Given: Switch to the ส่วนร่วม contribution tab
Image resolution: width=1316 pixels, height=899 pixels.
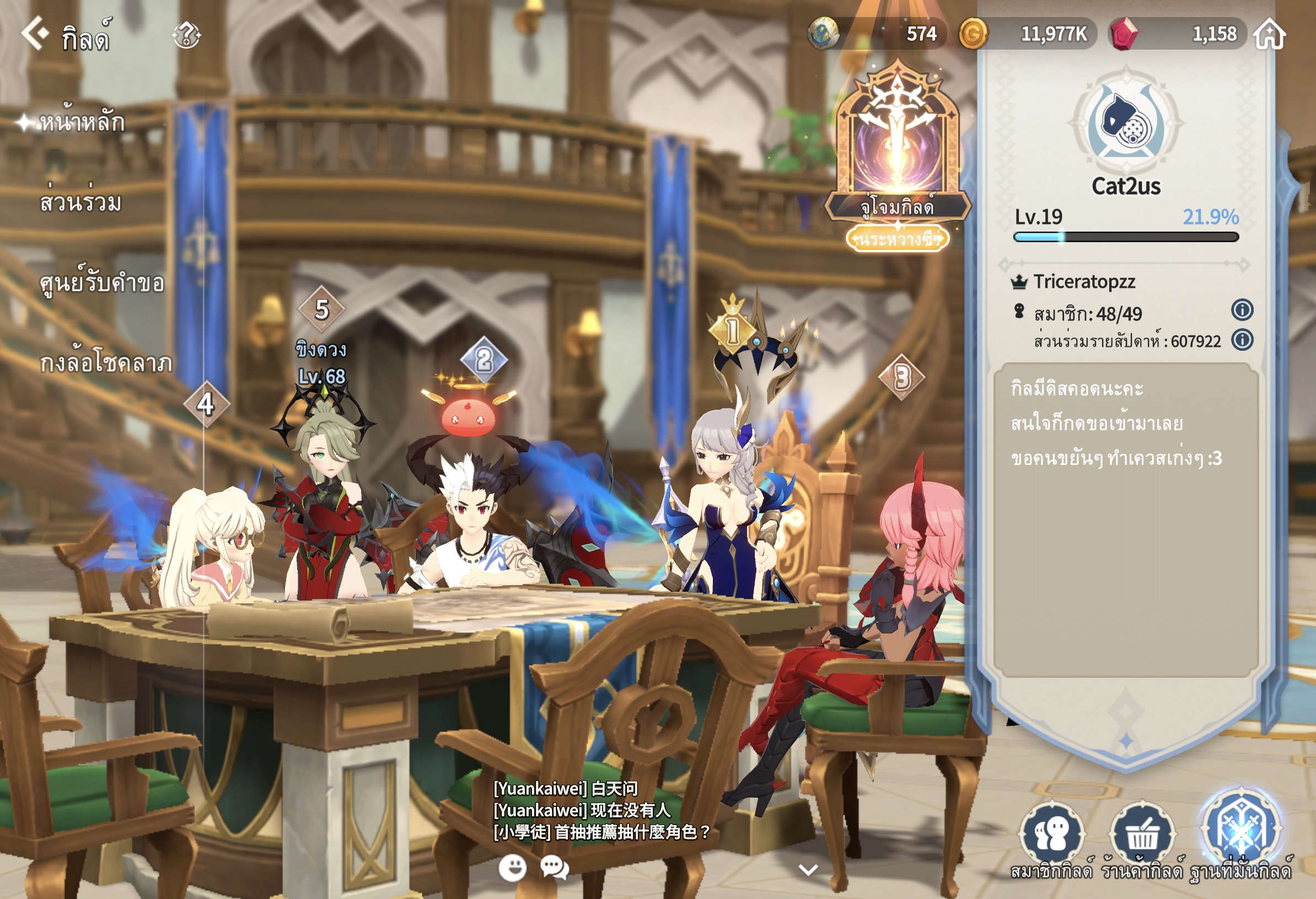Looking at the screenshot, I should click(81, 202).
